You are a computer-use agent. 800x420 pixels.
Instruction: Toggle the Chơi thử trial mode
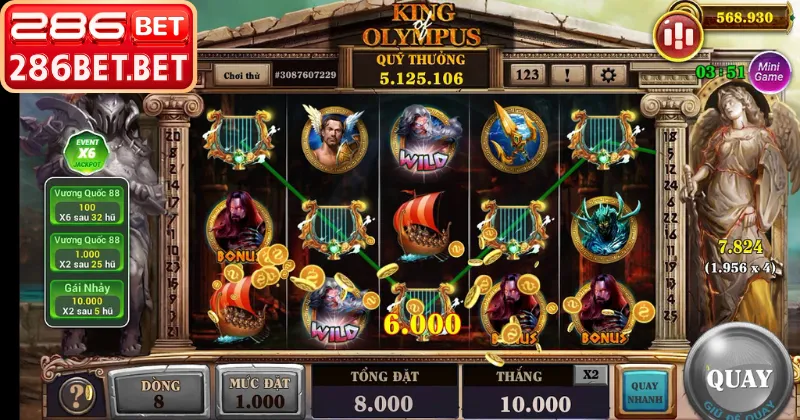(241, 75)
